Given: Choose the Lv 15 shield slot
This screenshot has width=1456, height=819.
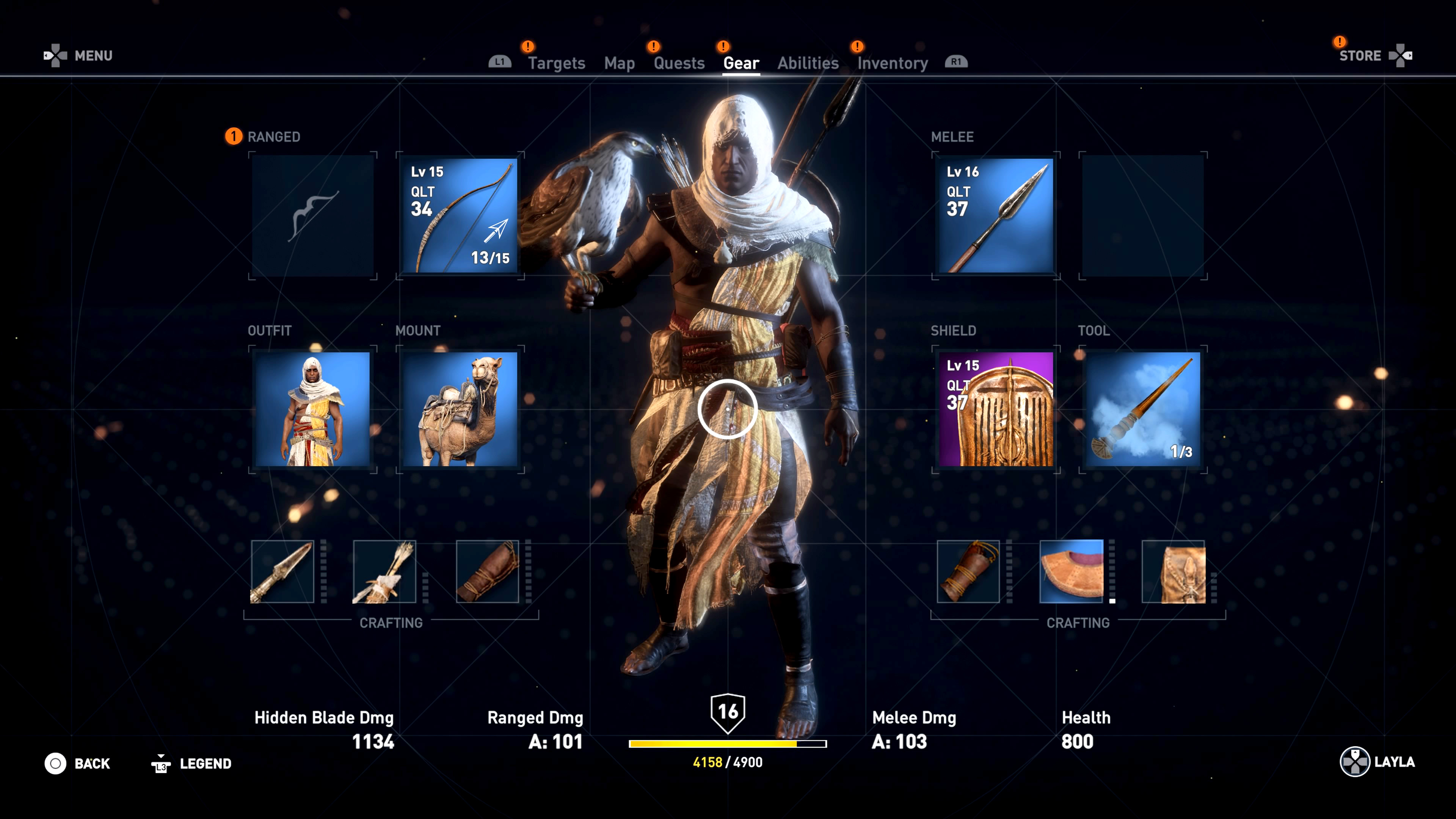Looking at the screenshot, I should click(995, 409).
